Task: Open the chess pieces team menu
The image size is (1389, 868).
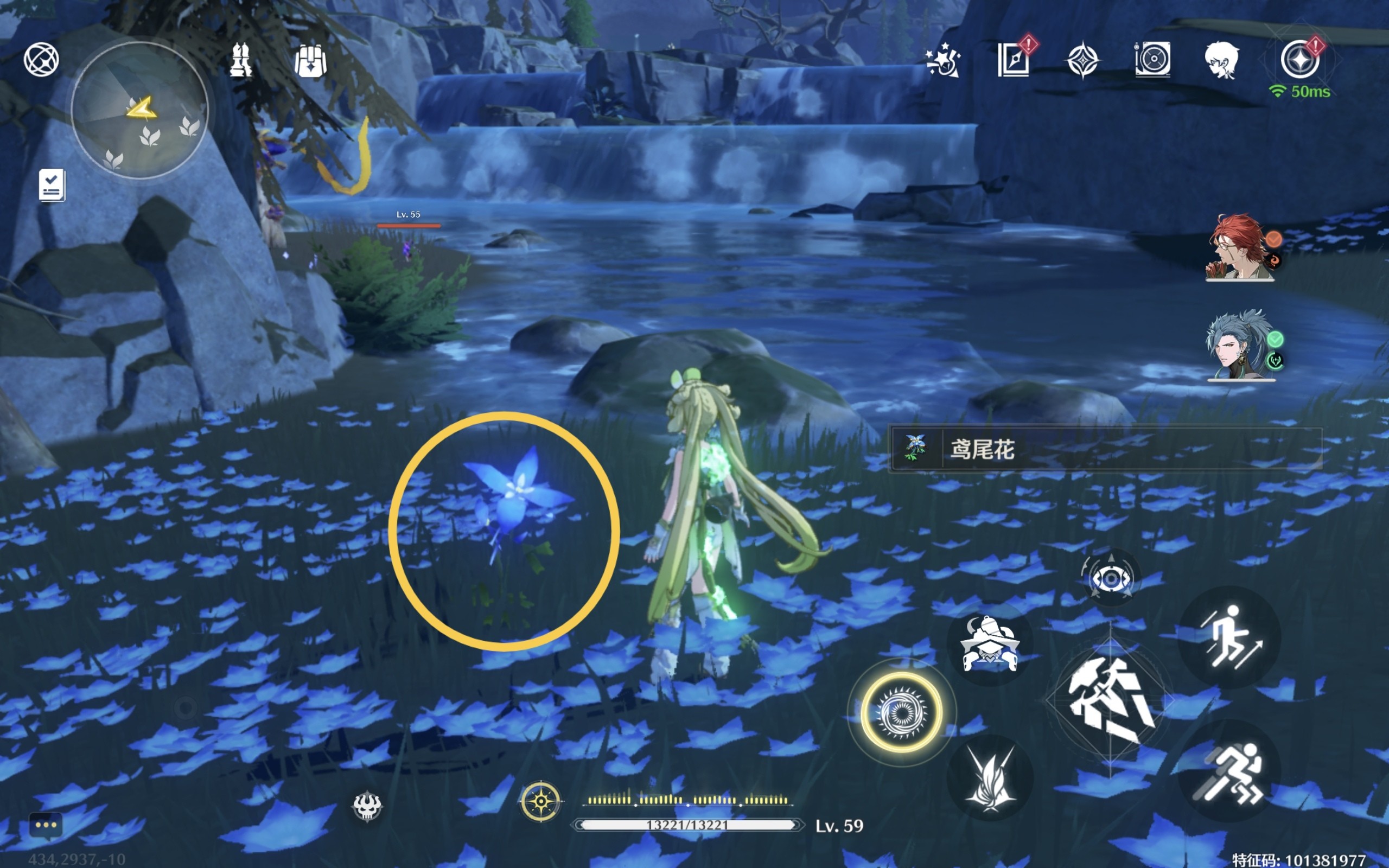Action: 240,60
